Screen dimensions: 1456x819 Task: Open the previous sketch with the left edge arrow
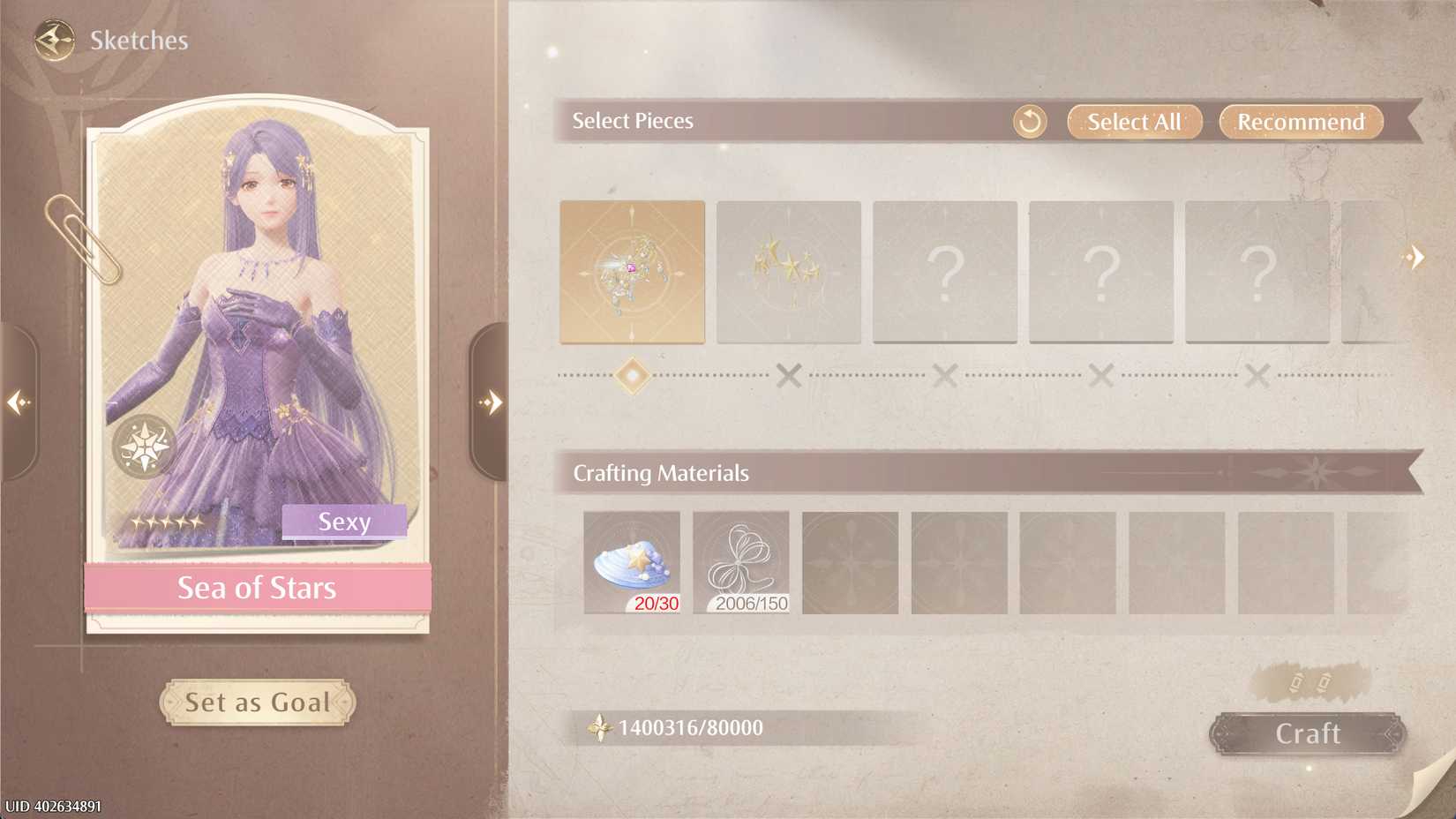click(19, 402)
